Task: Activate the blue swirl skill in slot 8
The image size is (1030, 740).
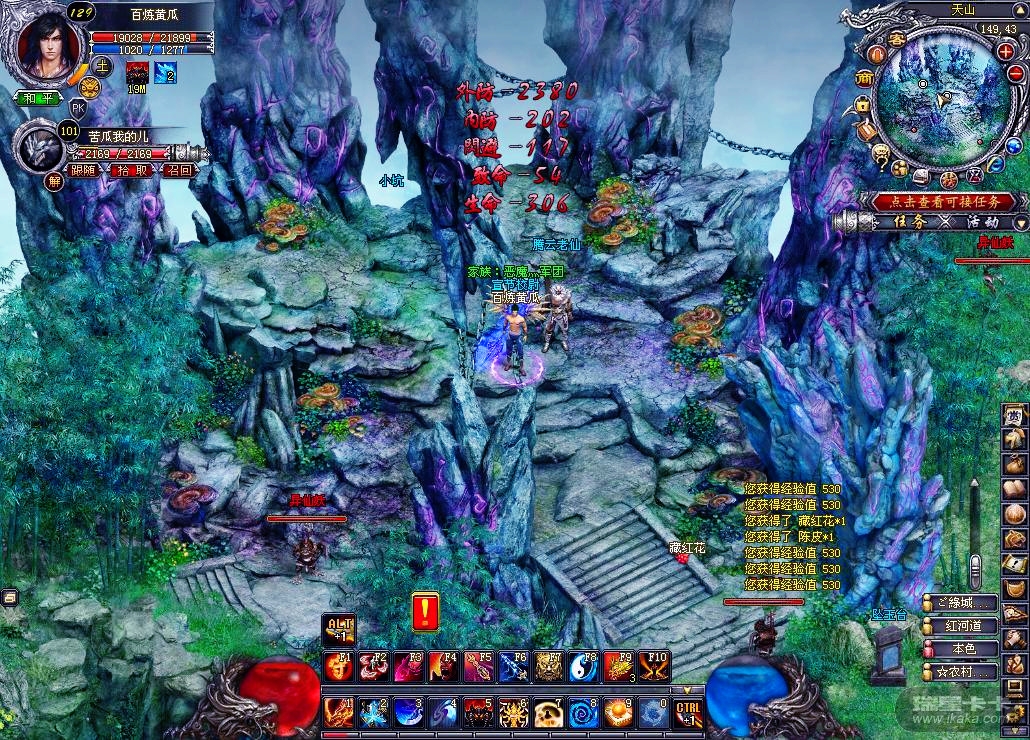Action: [x=584, y=713]
